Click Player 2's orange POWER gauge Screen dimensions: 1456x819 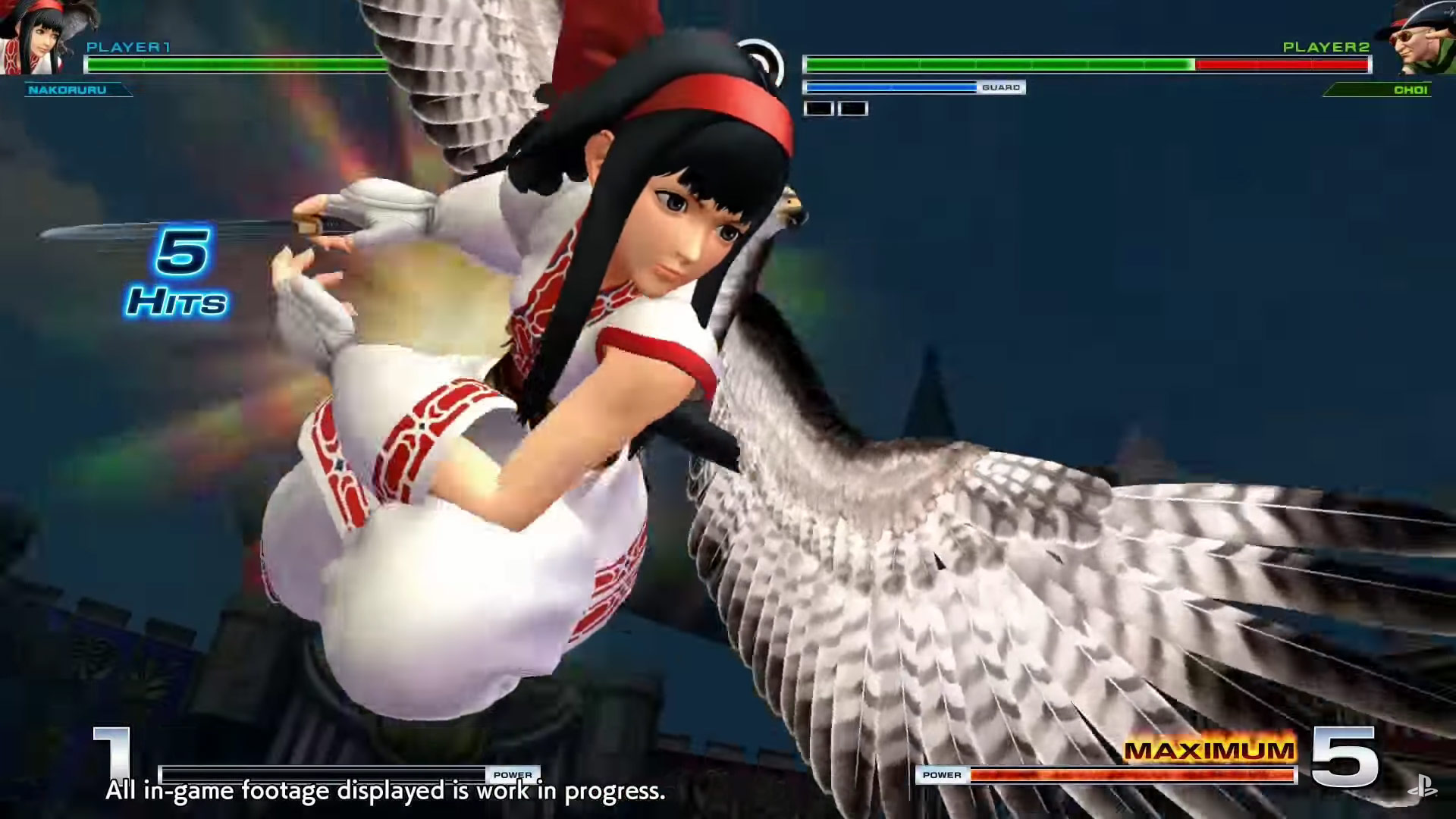1100,775
